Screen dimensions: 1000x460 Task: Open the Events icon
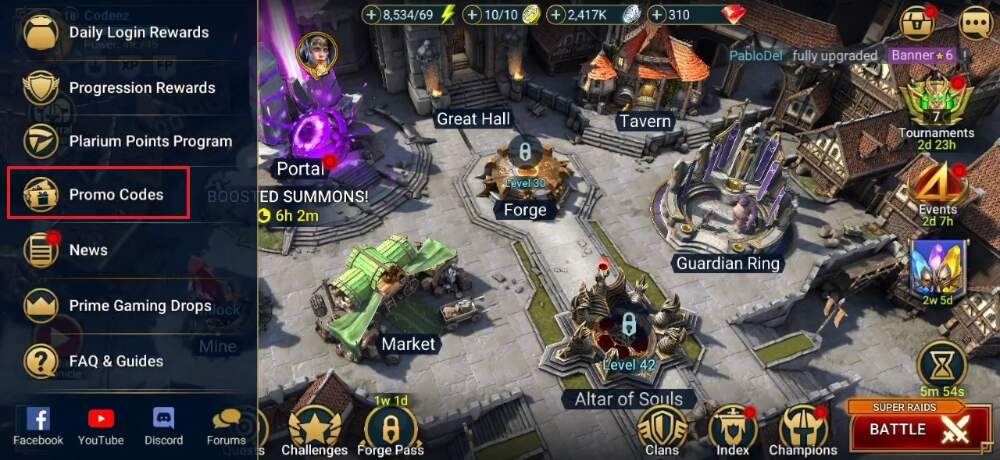(937, 190)
